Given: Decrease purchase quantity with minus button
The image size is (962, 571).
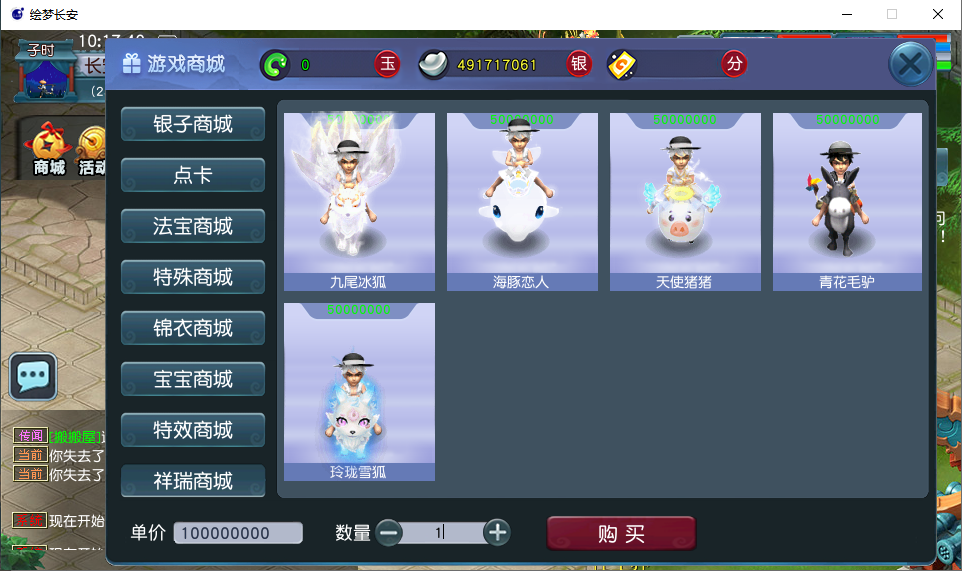Looking at the screenshot, I should tap(389, 533).
